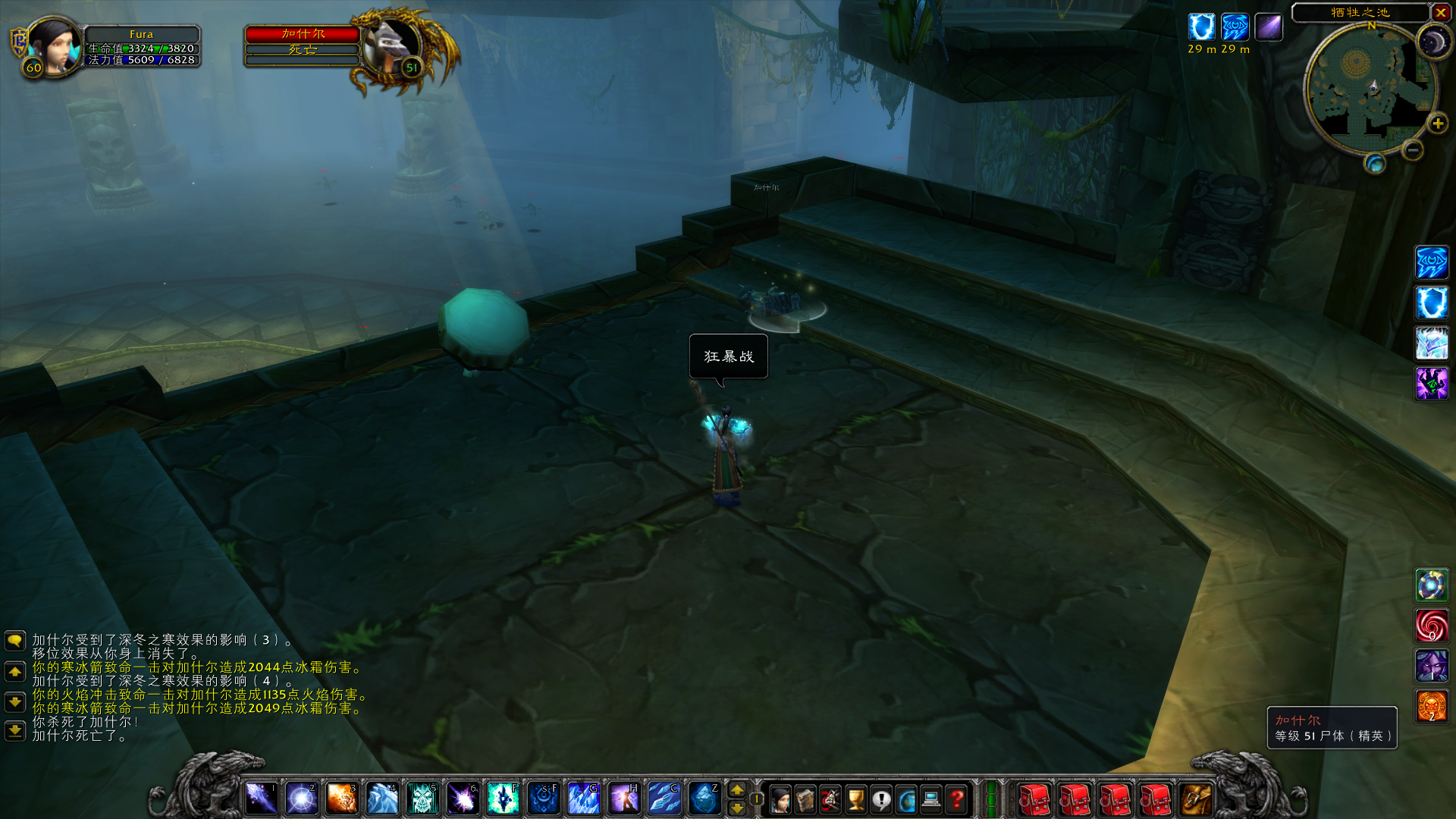The image size is (1456, 819).
Task: Zoom out the minimap
Action: point(1412,150)
